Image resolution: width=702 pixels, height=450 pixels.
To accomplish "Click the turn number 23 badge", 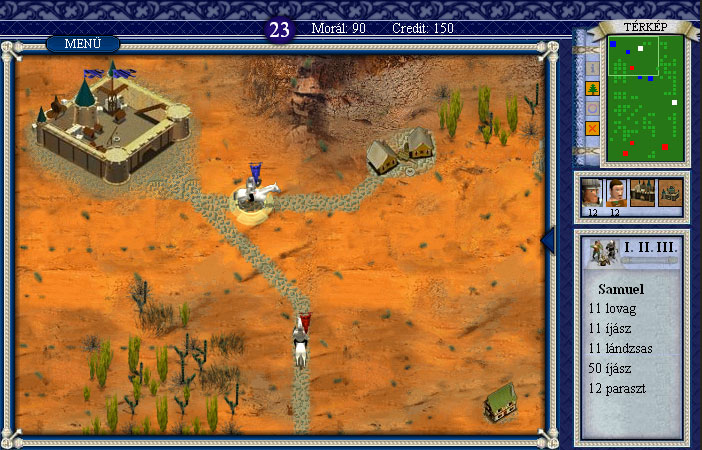I will (280, 30).
